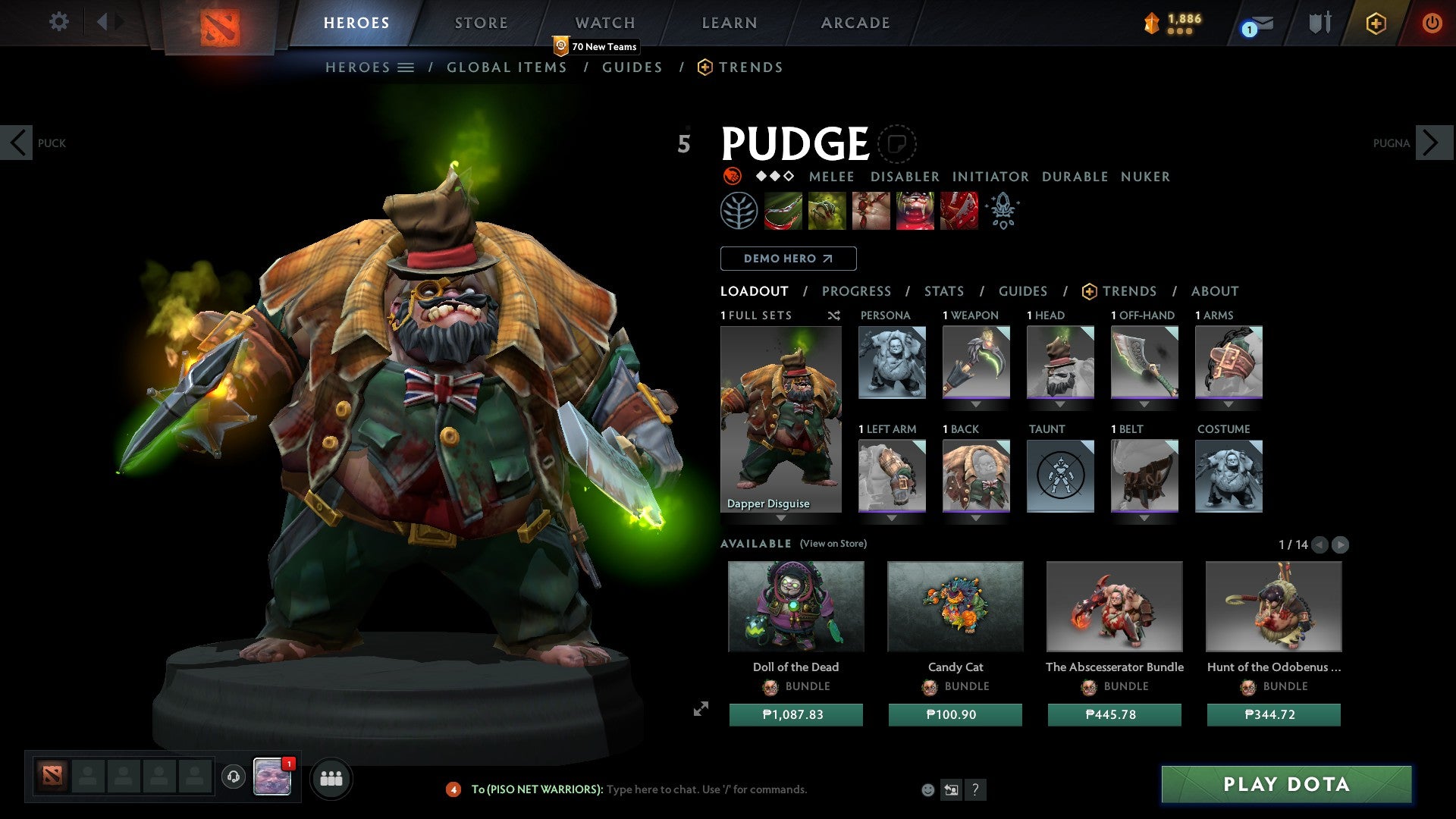Choose the Weapon loadout slot
1456x819 pixels.
point(976,362)
